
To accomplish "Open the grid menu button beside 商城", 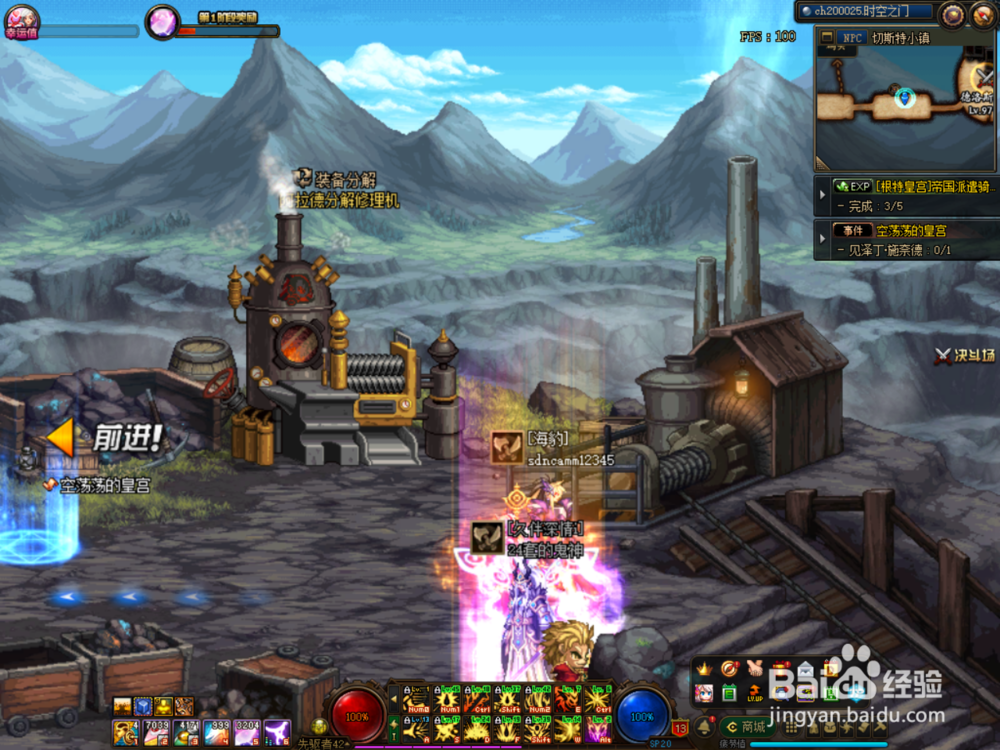I will (790, 726).
